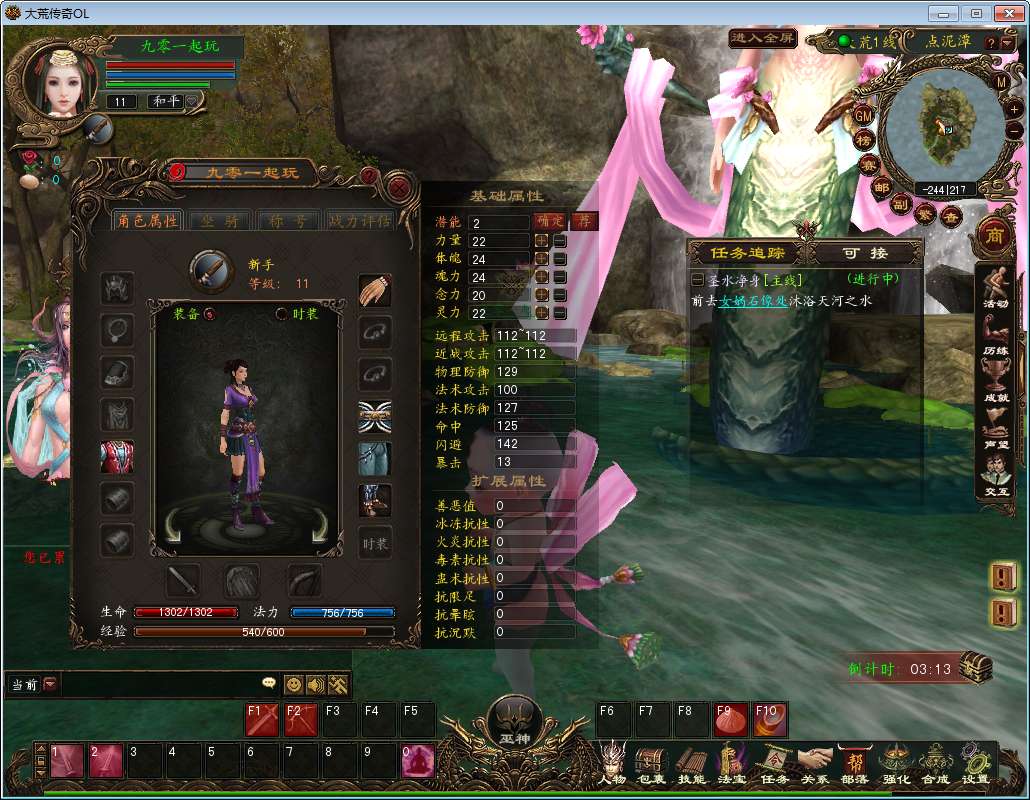
Task: Open the 商 shop button
Action: (995, 234)
